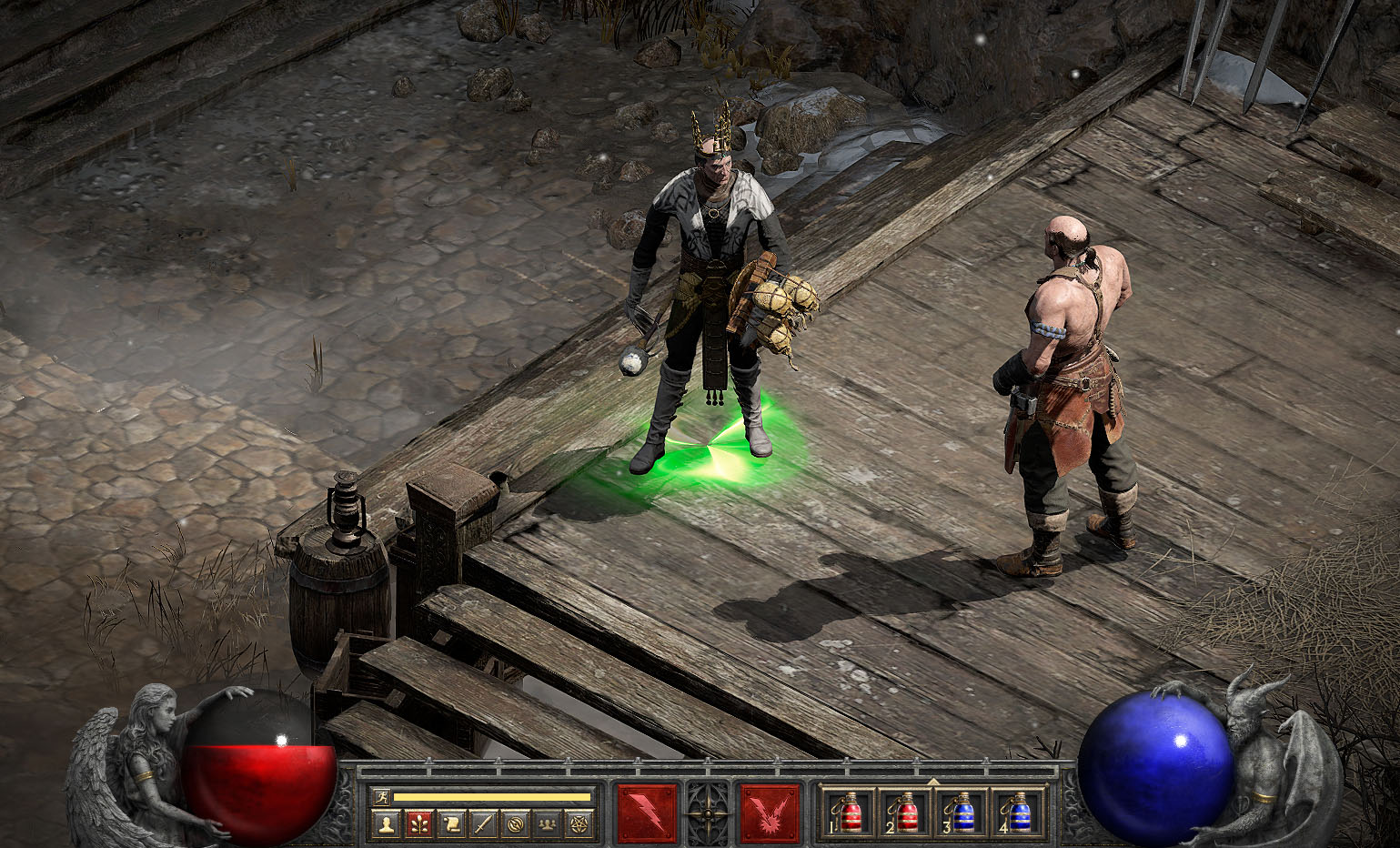
Task: Open the game menu pentagram icon
Action: 579,825
